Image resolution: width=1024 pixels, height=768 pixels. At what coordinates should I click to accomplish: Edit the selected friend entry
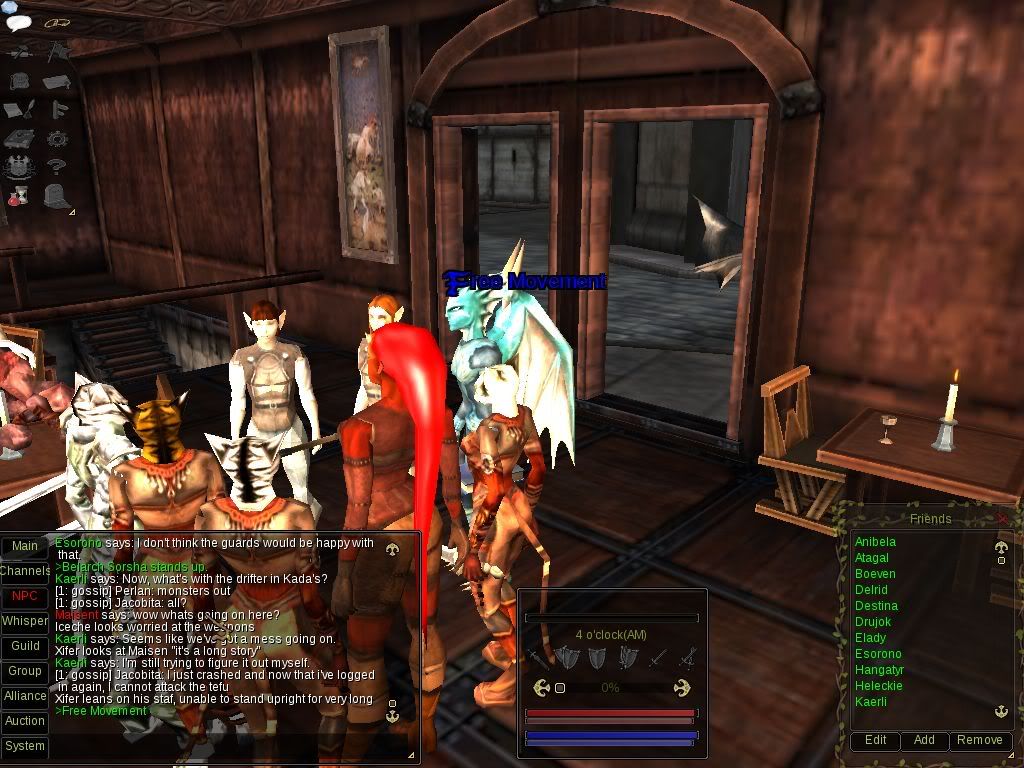coord(876,740)
